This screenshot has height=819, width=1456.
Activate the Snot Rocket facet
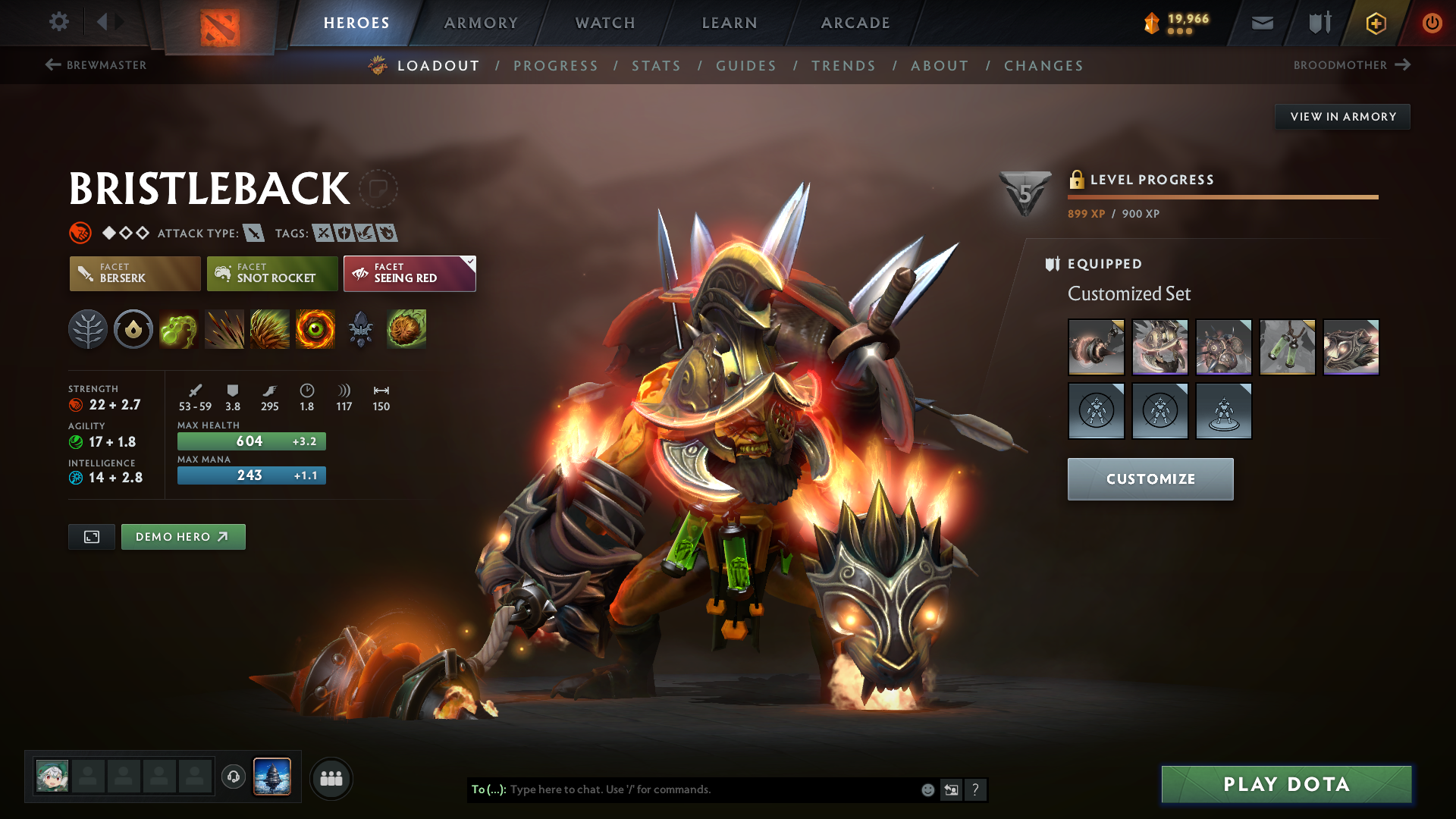coord(271,274)
